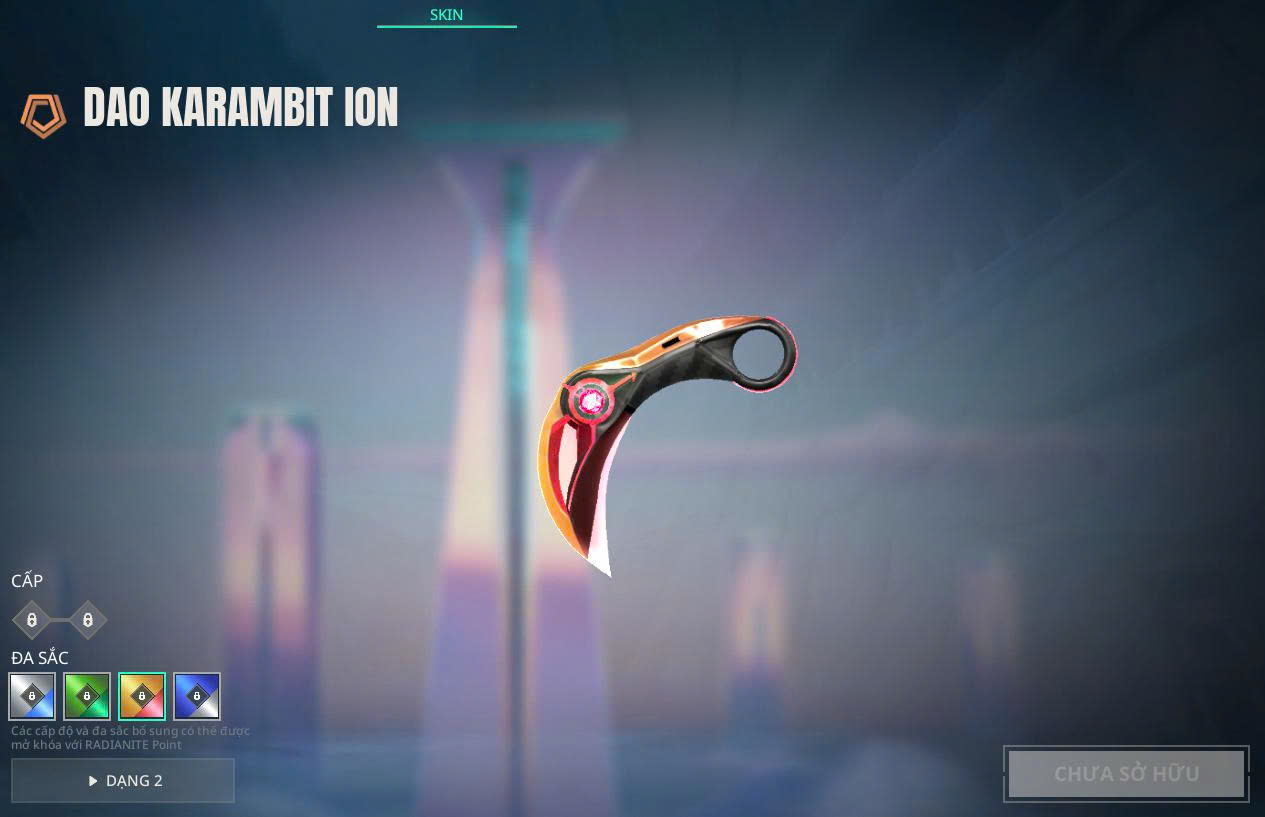
Task: Play the DẠNG 2 preview
Action: pyautogui.click(x=123, y=780)
